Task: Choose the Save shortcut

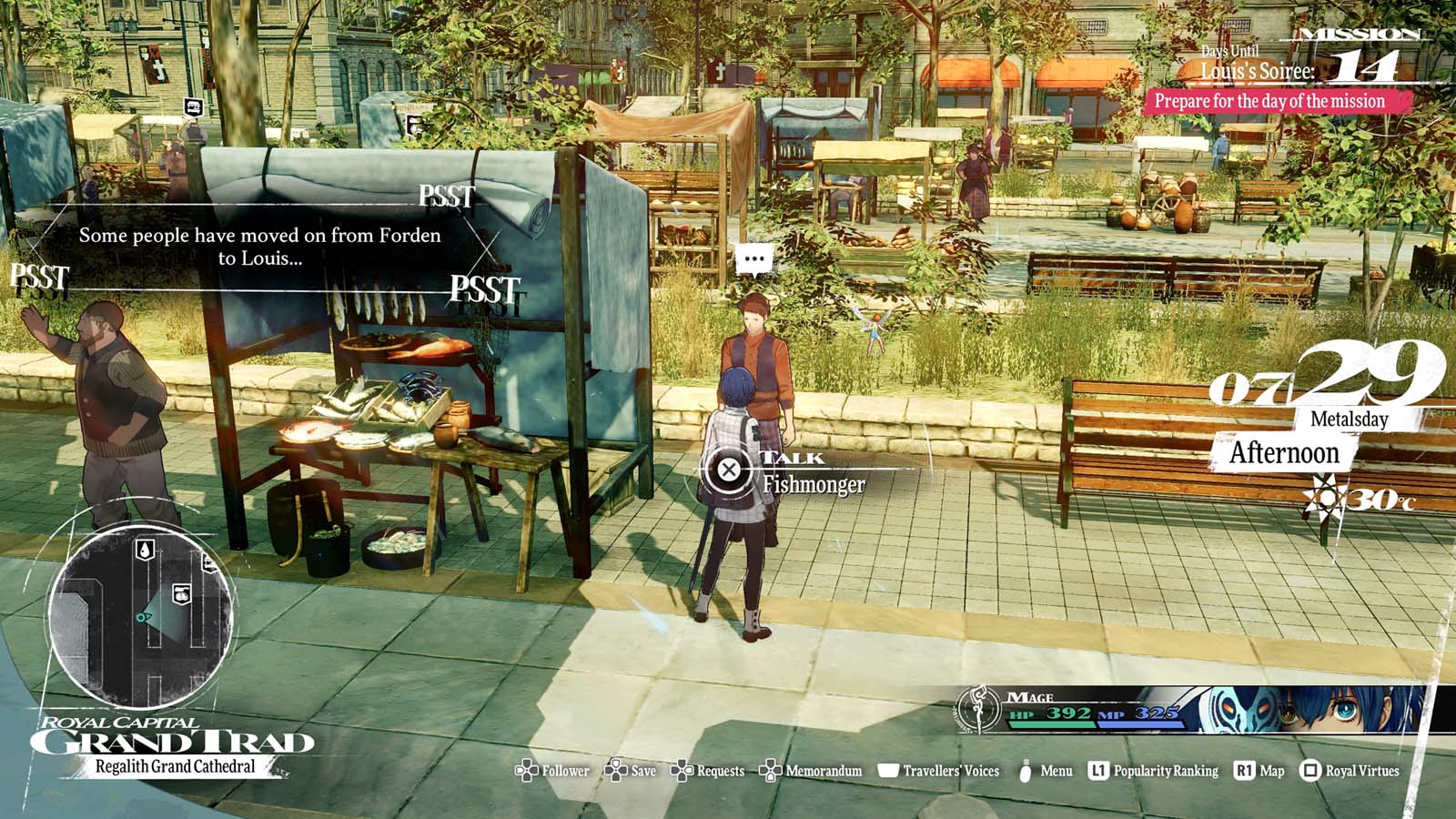Action: click(631, 771)
